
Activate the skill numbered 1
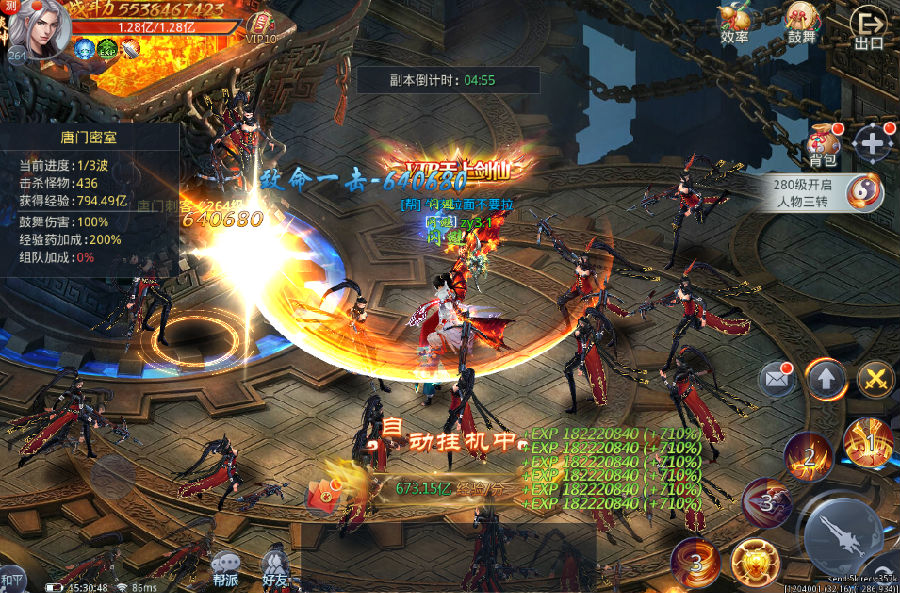pos(868,442)
